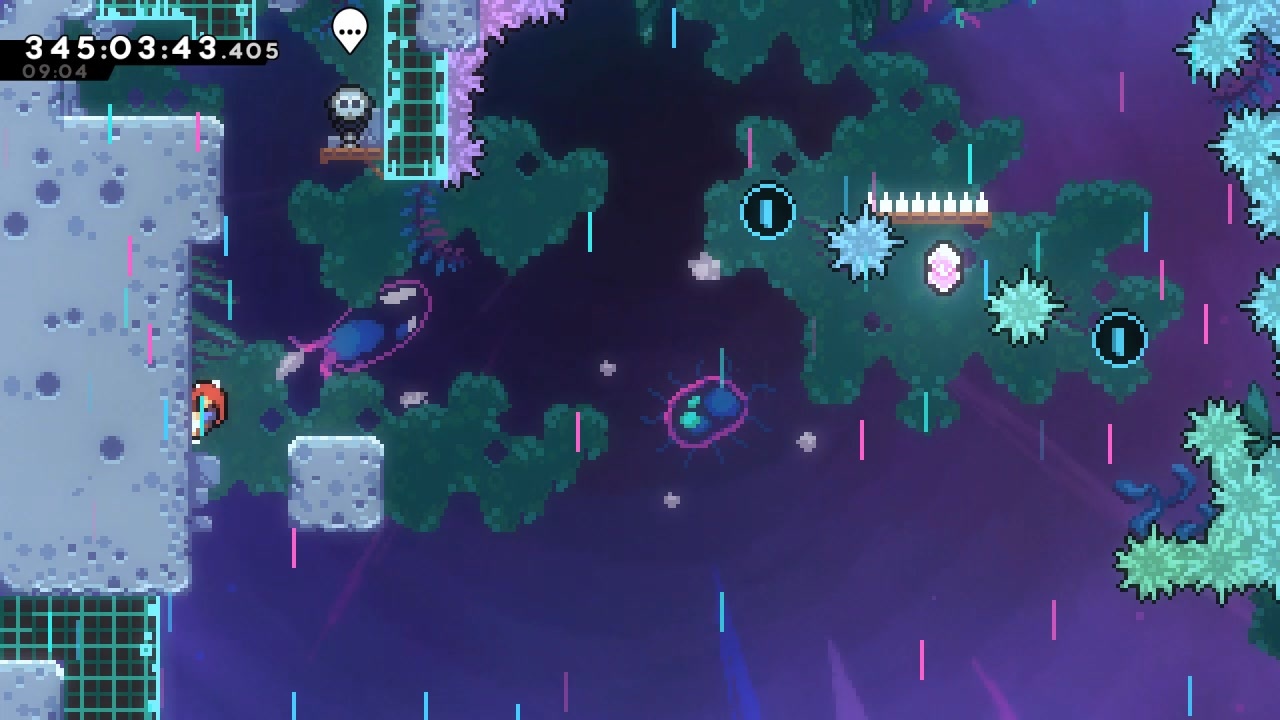Screen dimensions: 1280x720
Task: Click the thought bubble dialogue marker
Action: (x=348, y=30)
